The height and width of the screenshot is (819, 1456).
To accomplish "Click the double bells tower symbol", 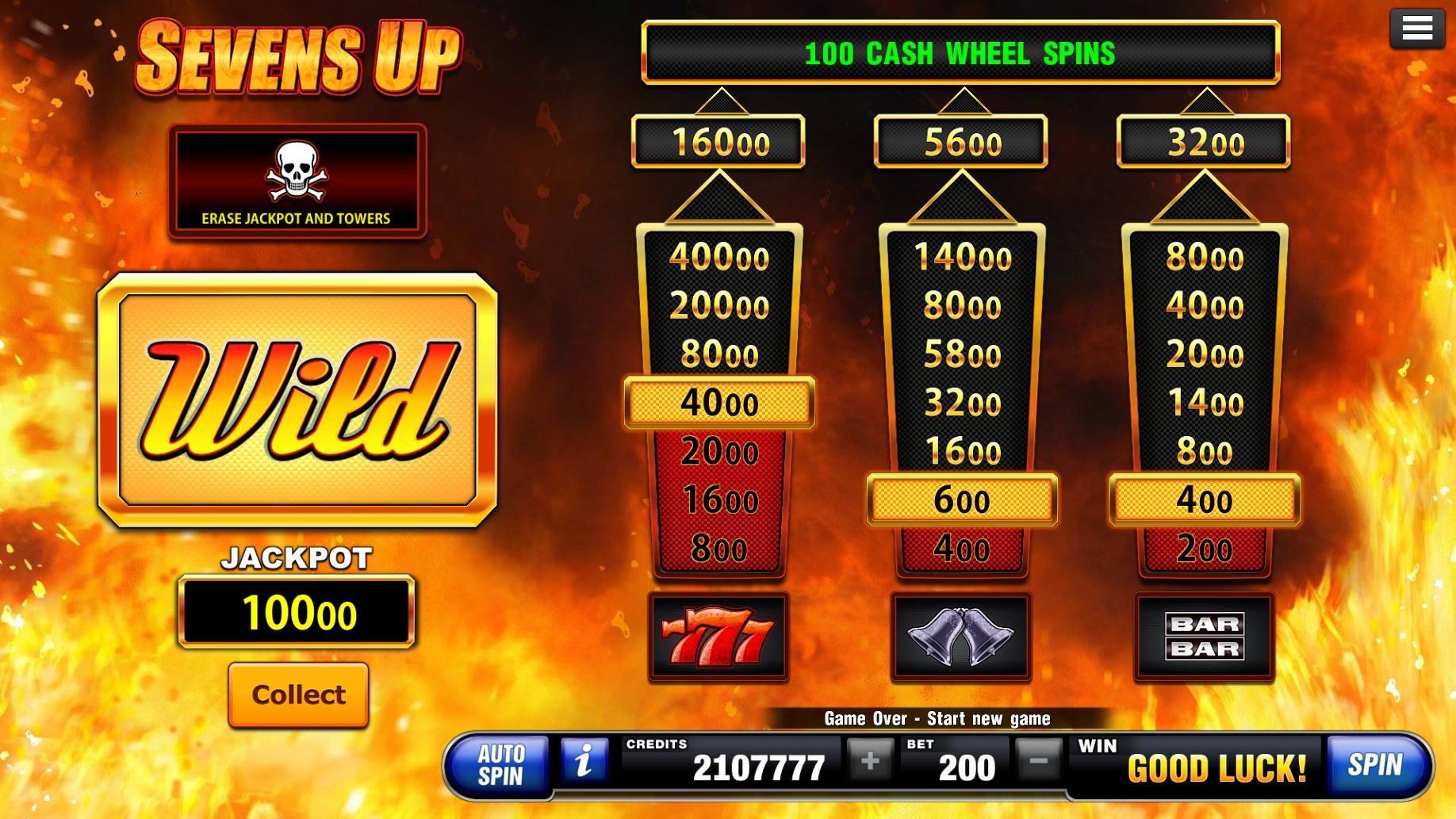I will pos(961,634).
